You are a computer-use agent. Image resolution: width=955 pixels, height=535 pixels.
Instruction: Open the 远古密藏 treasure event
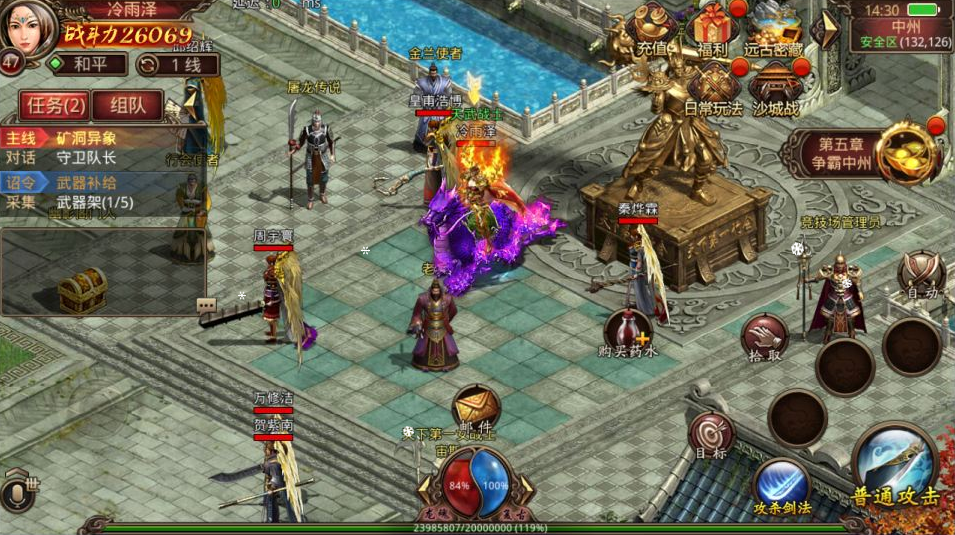[x=773, y=28]
